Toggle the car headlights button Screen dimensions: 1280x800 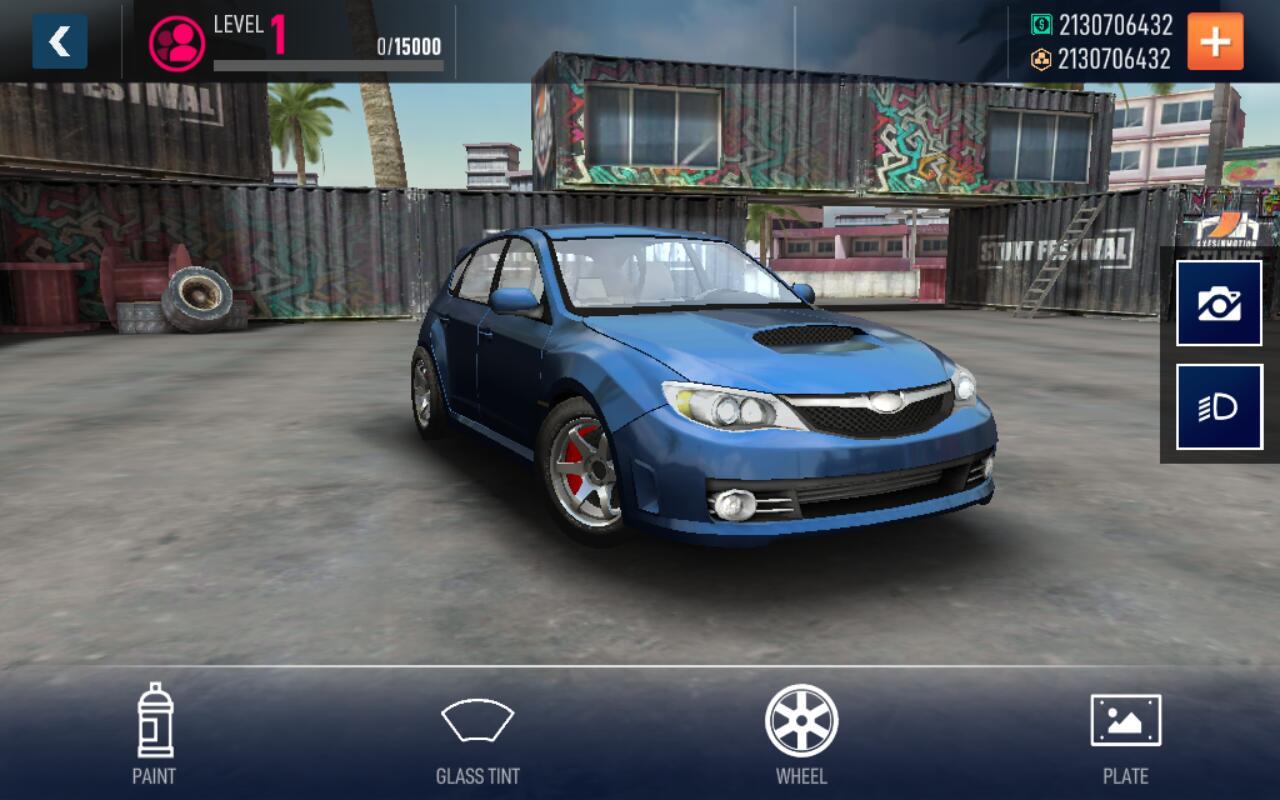pyautogui.click(x=1219, y=407)
